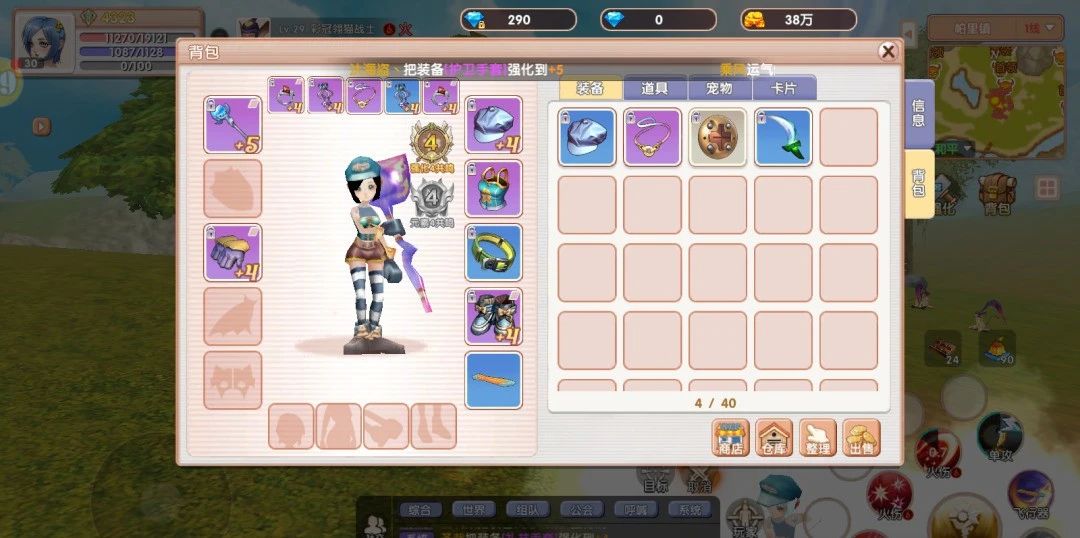Pick the round wooden shield item
Image resolution: width=1080 pixels, height=538 pixels.
click(x=718, y=137)
